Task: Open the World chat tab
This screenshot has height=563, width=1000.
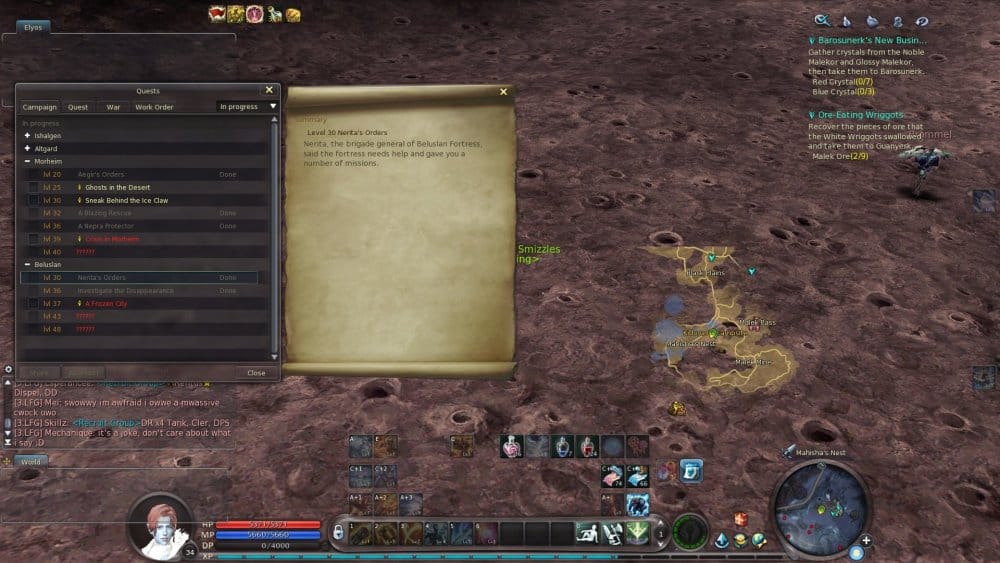Action: point(31,462)
